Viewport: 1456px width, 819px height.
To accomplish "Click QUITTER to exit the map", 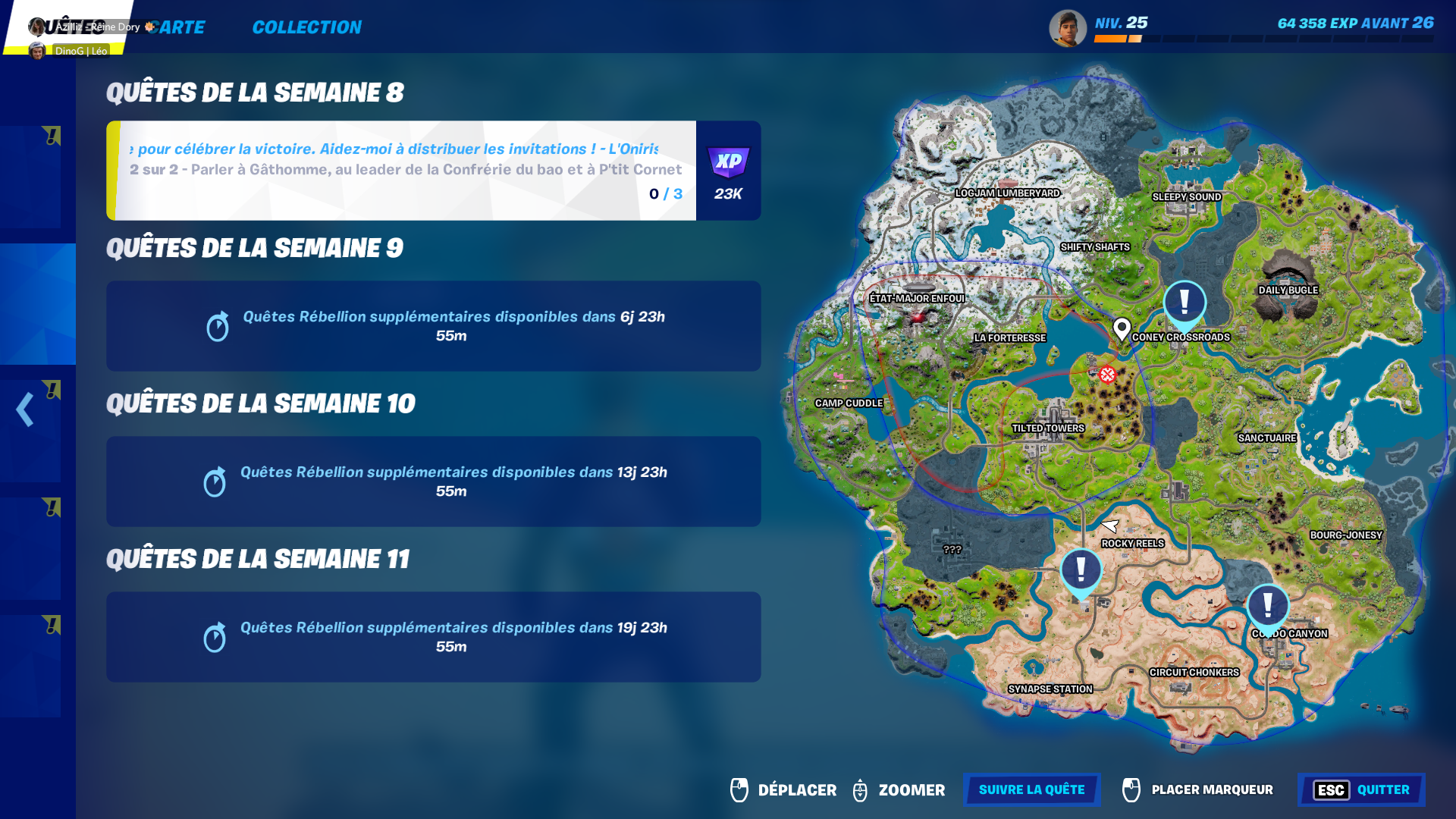I will pyautogui.click(x=1383, y=790).
